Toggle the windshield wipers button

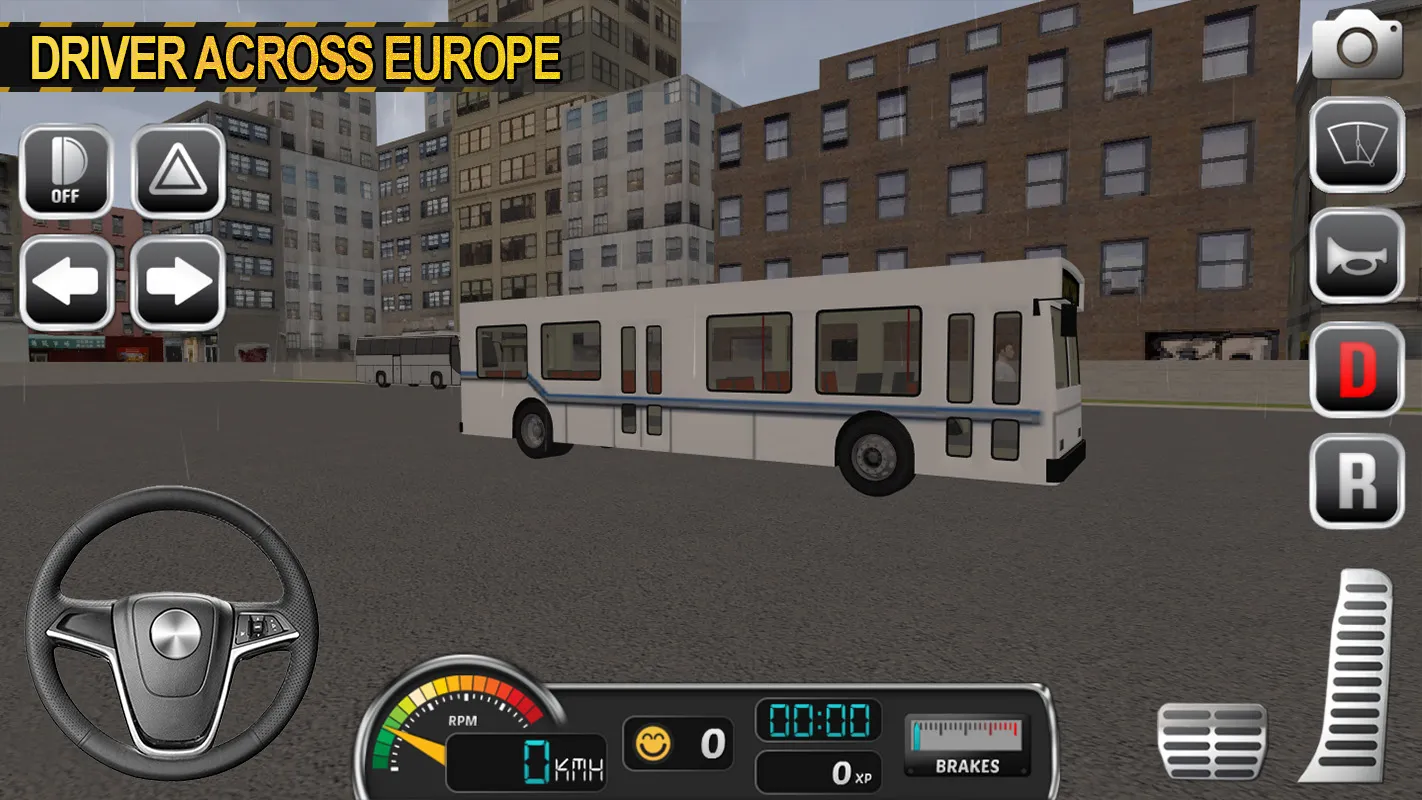tap(1357, 146)
